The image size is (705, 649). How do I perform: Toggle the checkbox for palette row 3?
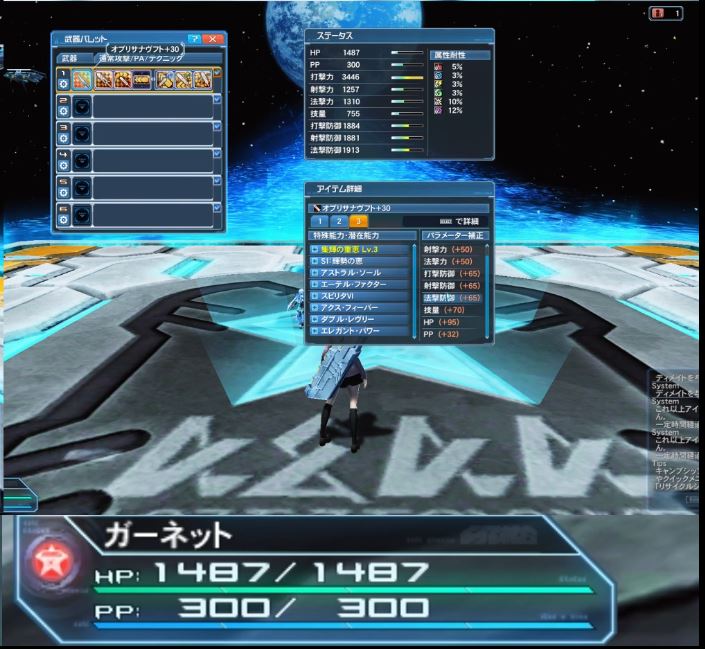[217, 127]
